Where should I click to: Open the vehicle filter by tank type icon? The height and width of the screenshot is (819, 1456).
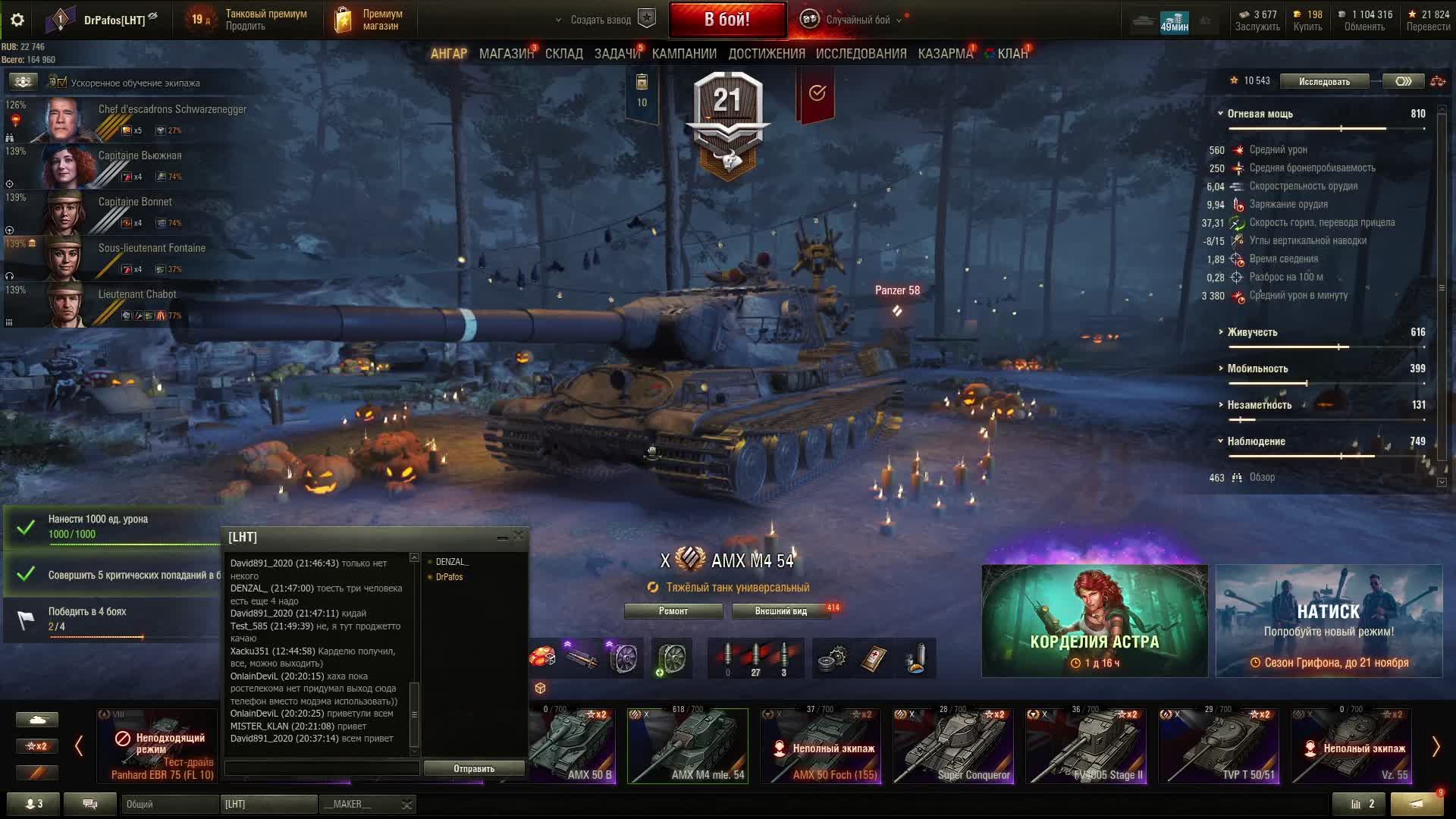tap(38, 719)
